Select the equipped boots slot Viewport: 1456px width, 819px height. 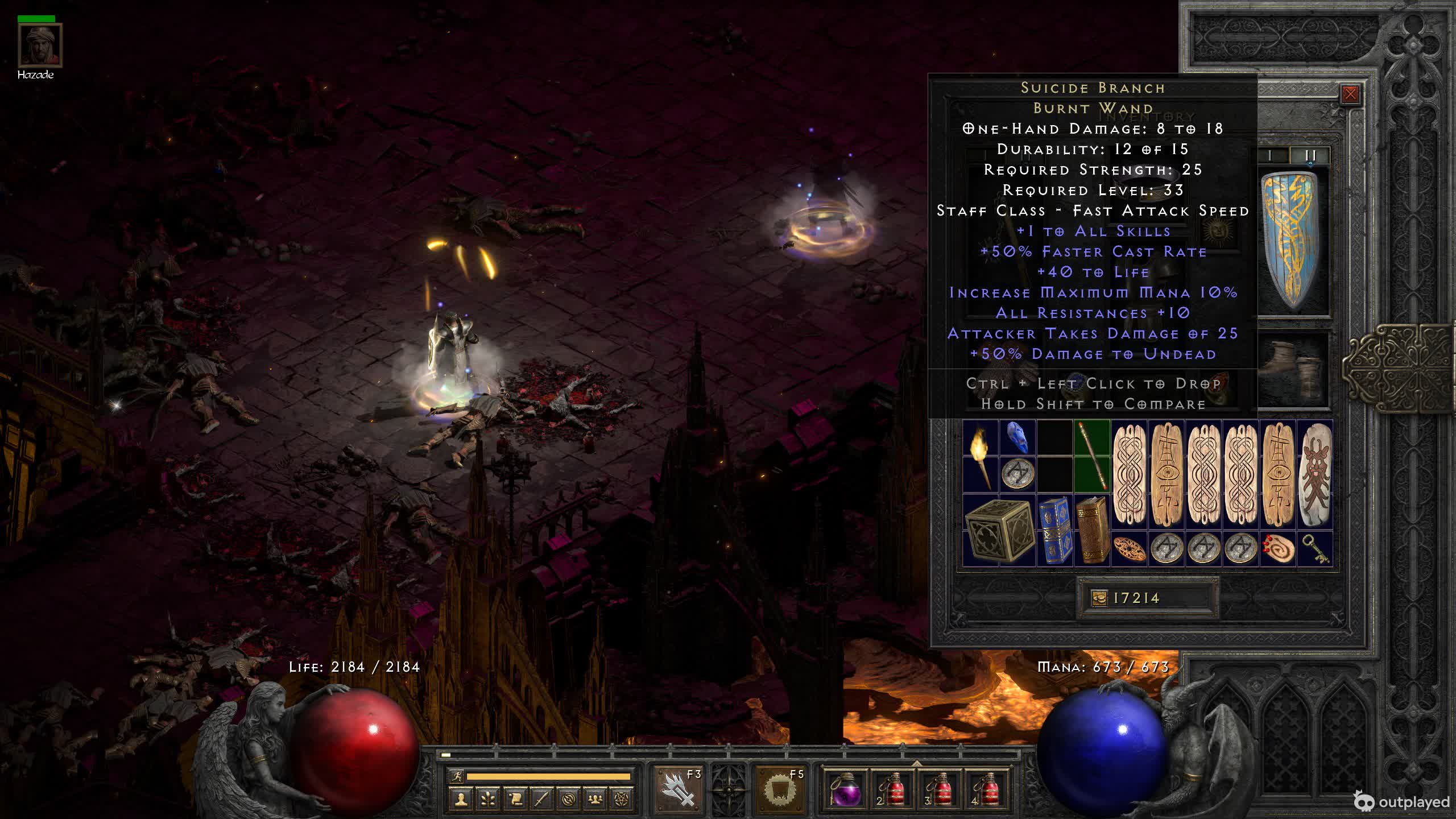coord(1293,370)
